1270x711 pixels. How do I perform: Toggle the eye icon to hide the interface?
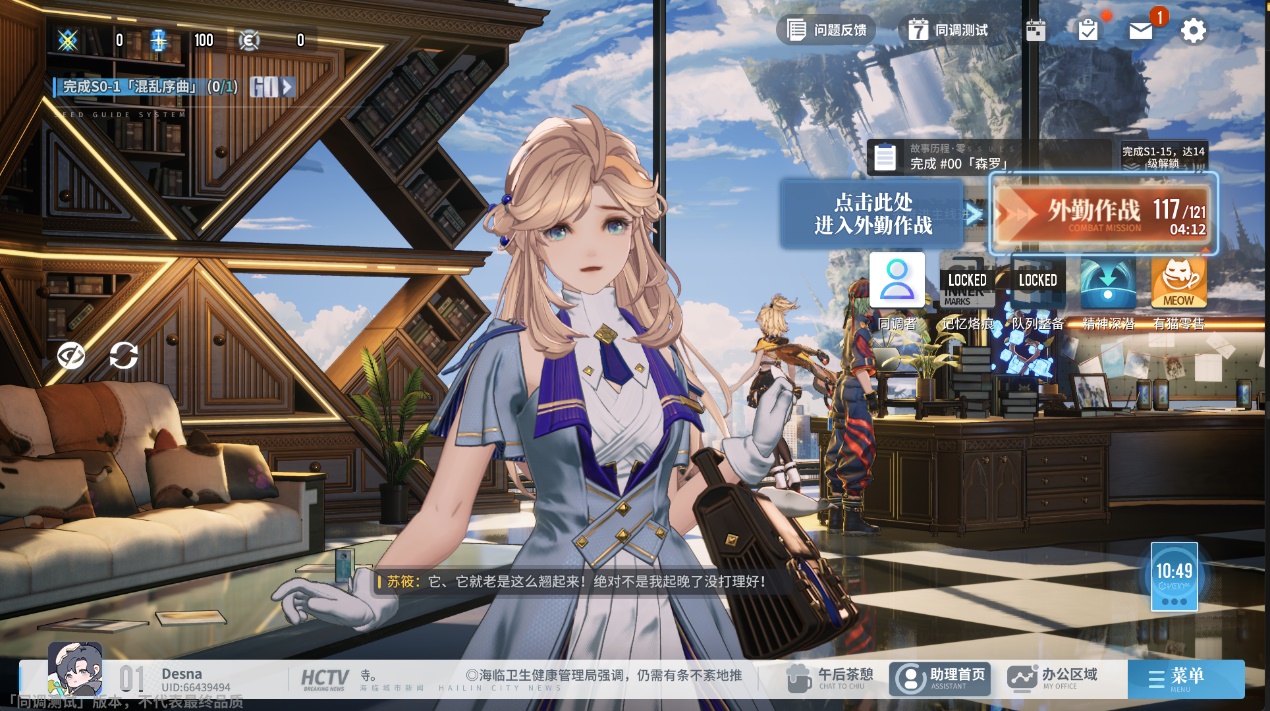coord(71,355)
